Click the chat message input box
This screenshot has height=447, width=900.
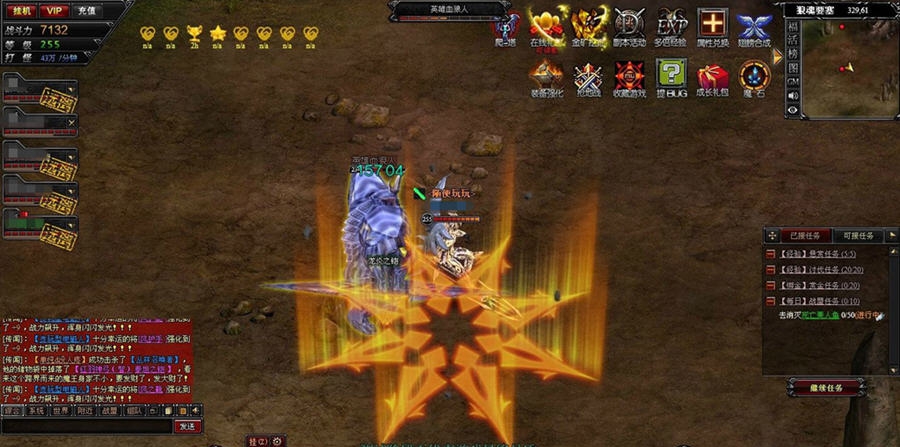click(85, 426)
